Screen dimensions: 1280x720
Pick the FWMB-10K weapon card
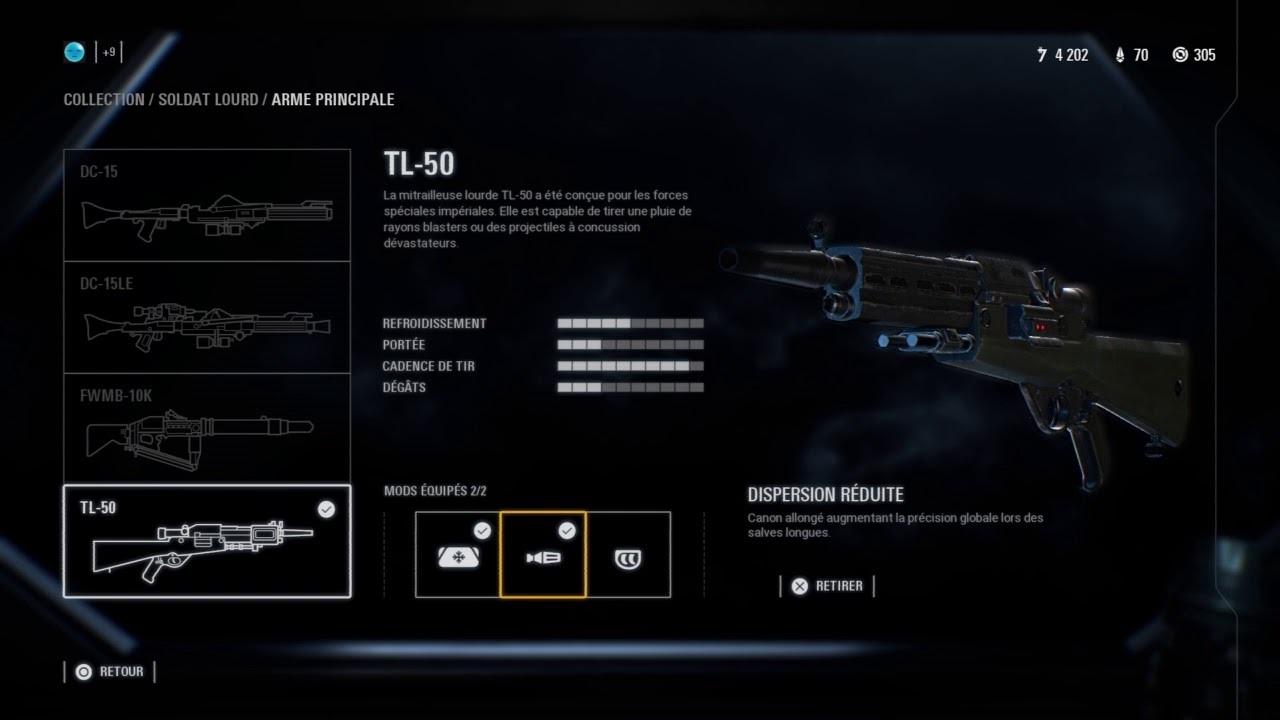207,429
